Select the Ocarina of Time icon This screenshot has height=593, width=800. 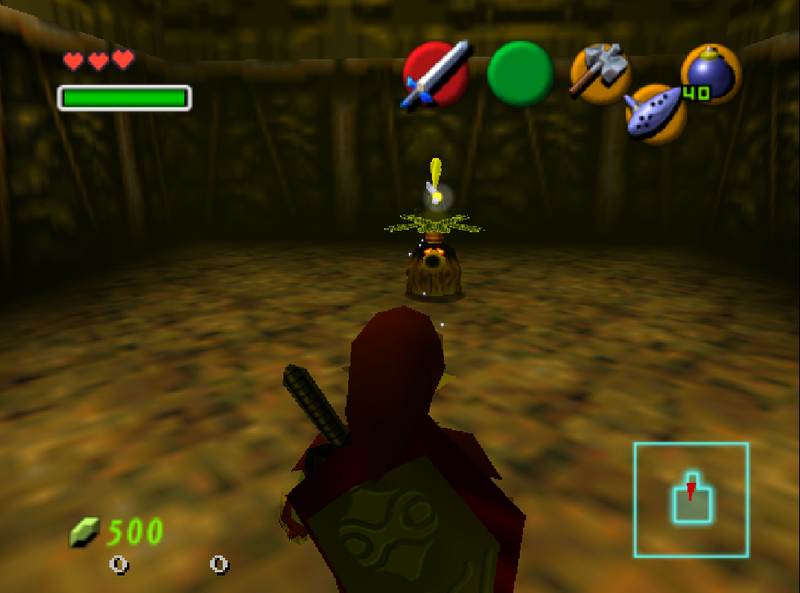[655, 113]
